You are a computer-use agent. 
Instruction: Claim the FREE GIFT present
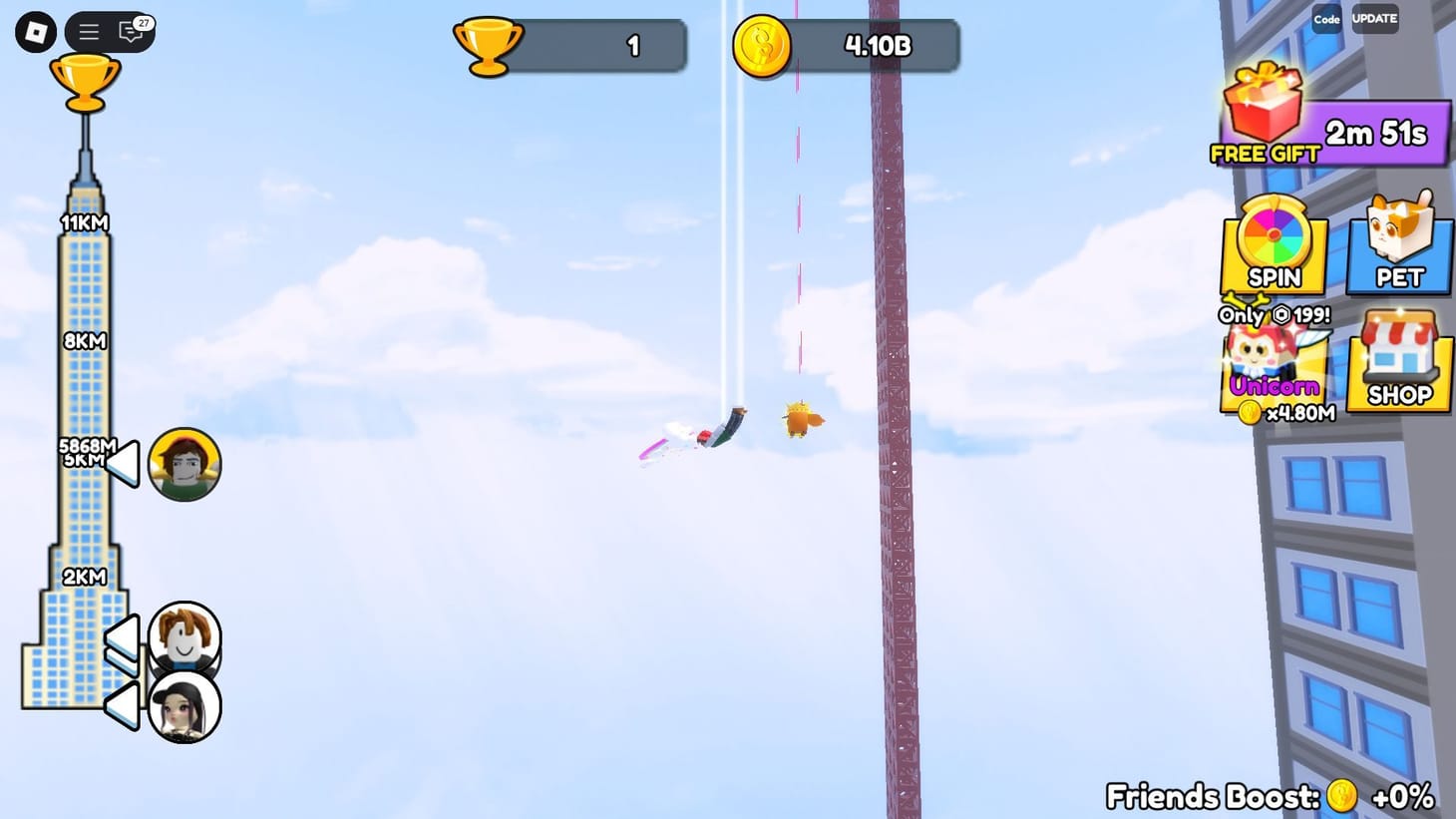[x=1264, y=113]
